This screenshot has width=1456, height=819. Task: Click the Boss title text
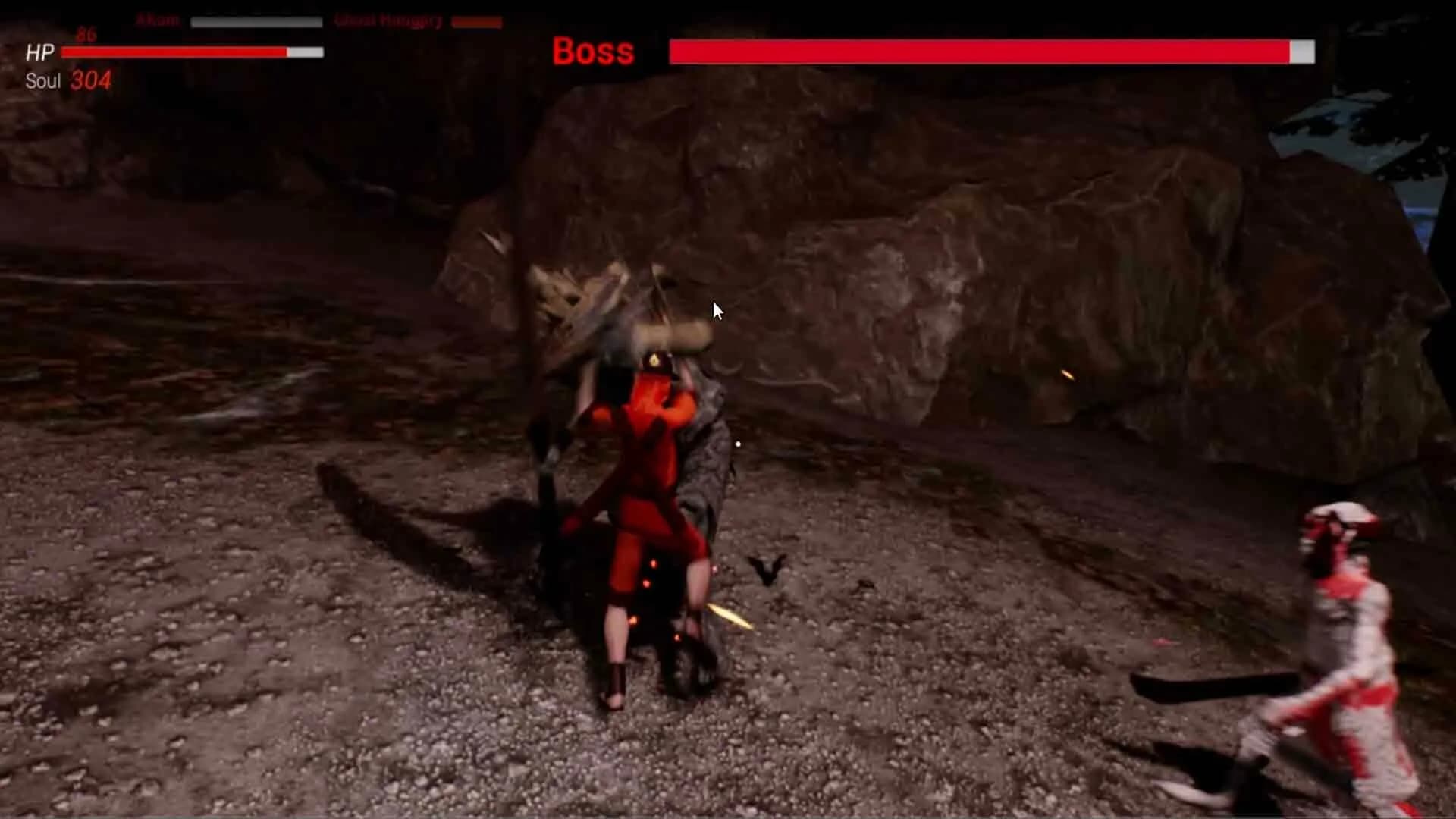pos(592,52)
